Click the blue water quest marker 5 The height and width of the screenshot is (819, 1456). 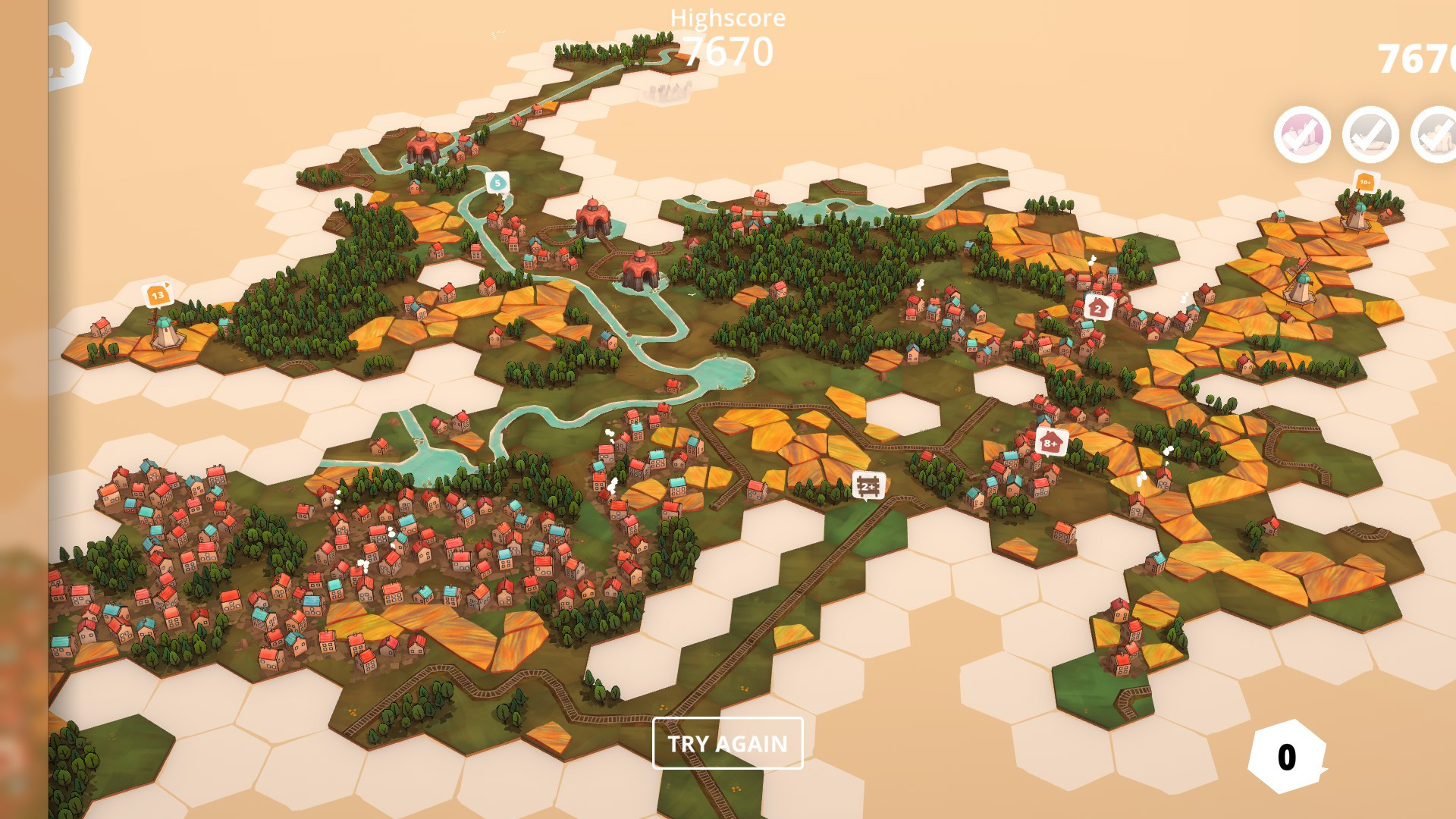pyautogui.click(x=497, y=183)
